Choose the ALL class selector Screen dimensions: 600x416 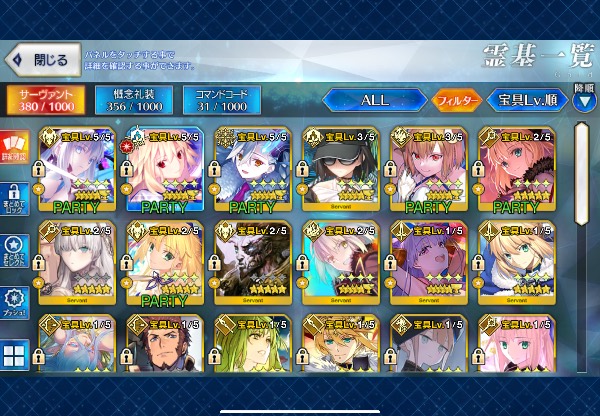(373, 100)
